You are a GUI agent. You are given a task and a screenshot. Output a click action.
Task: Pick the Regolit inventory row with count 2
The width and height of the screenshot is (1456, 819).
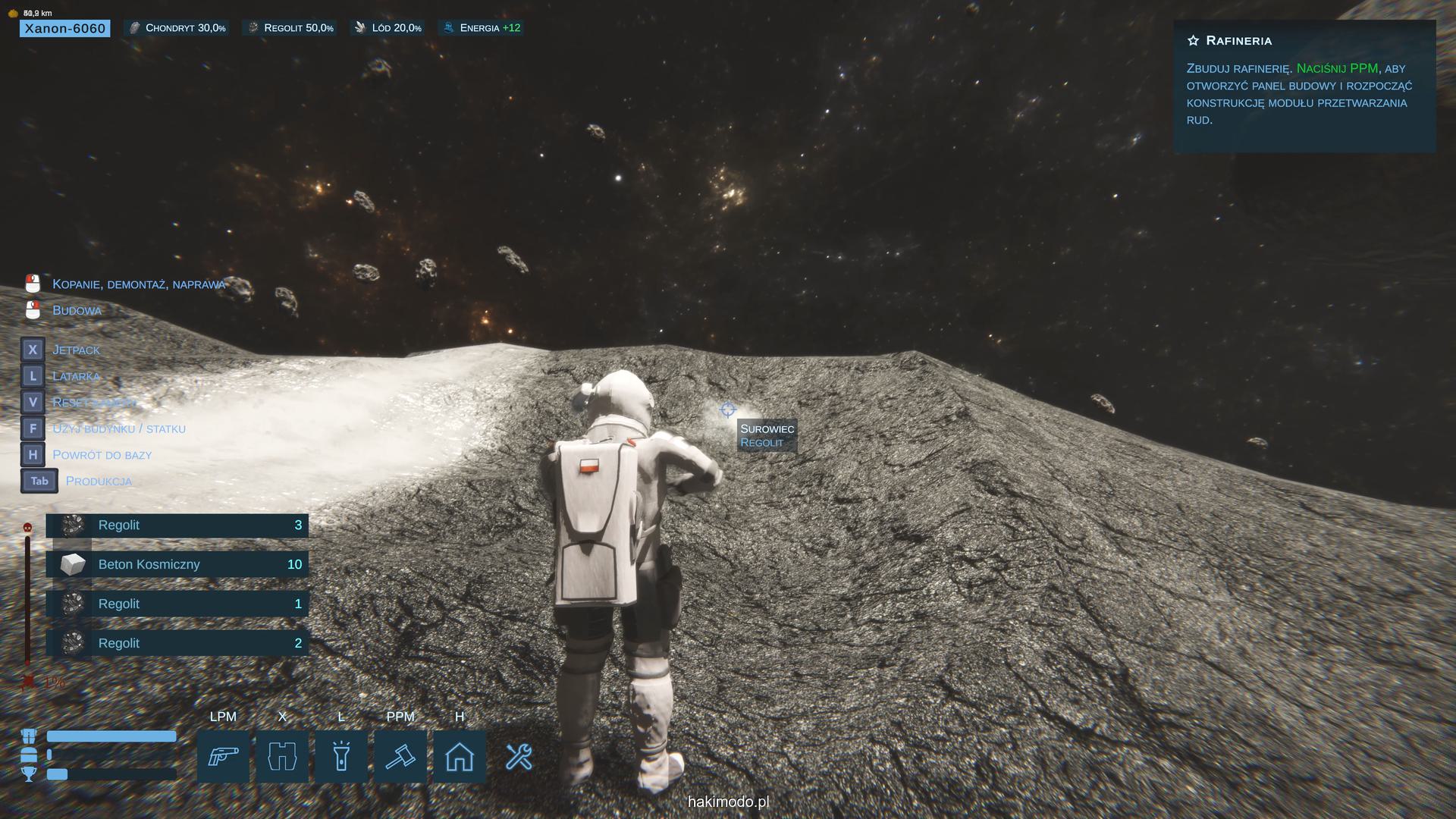pos(177,643)
